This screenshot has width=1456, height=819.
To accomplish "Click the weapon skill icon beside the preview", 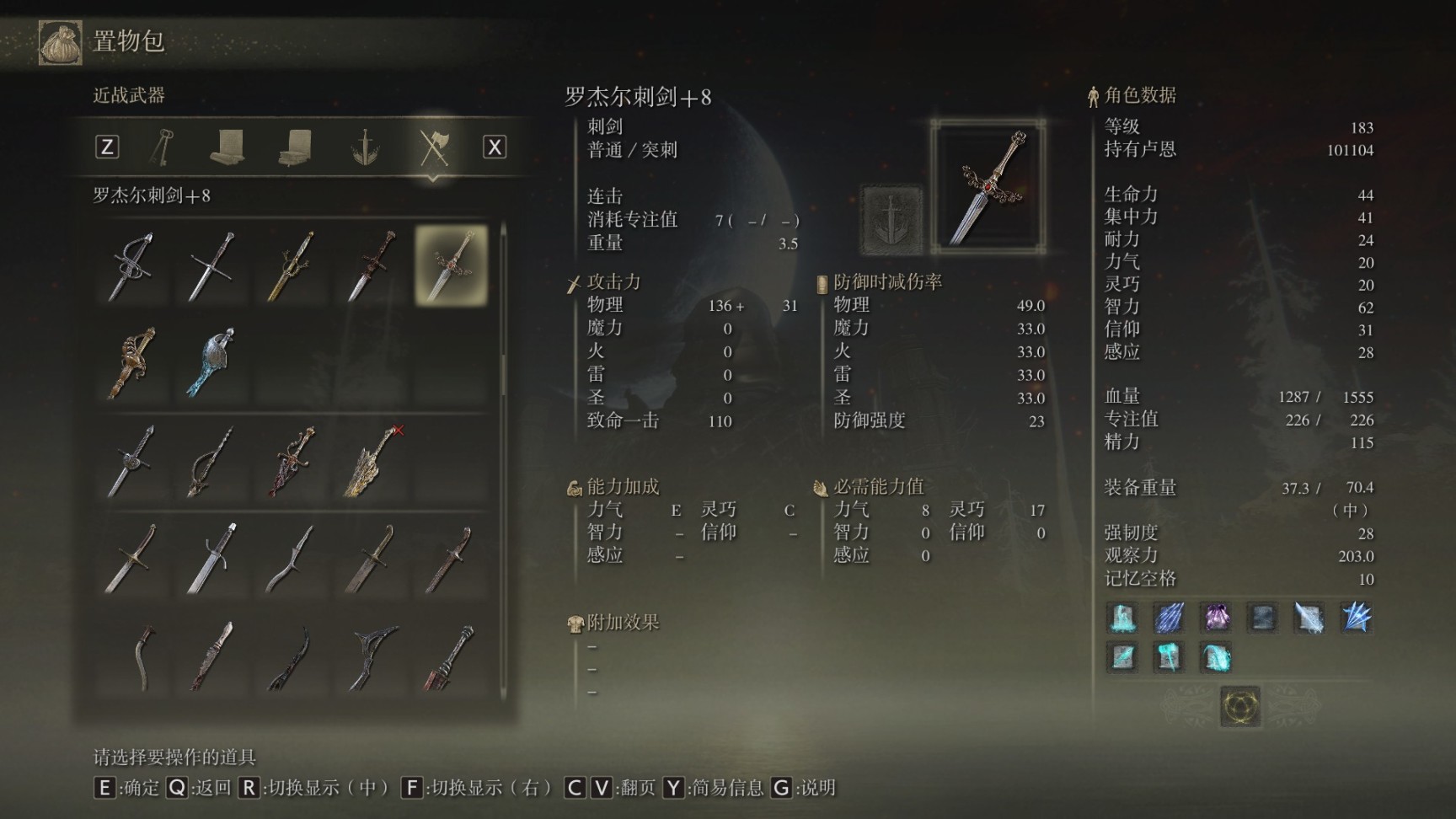I will 890,219.
